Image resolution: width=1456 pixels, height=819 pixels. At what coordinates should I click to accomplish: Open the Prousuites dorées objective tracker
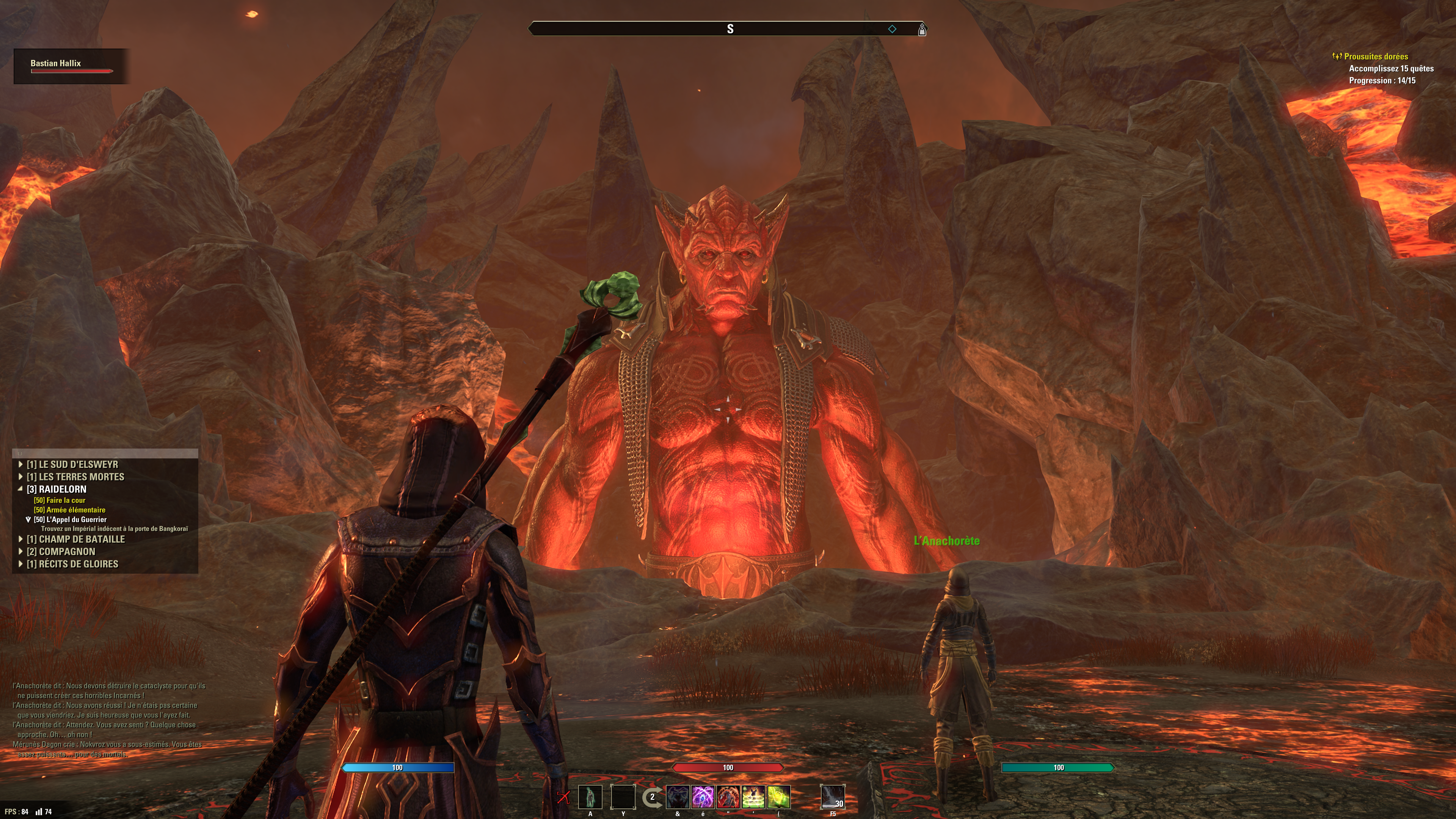1376,56
